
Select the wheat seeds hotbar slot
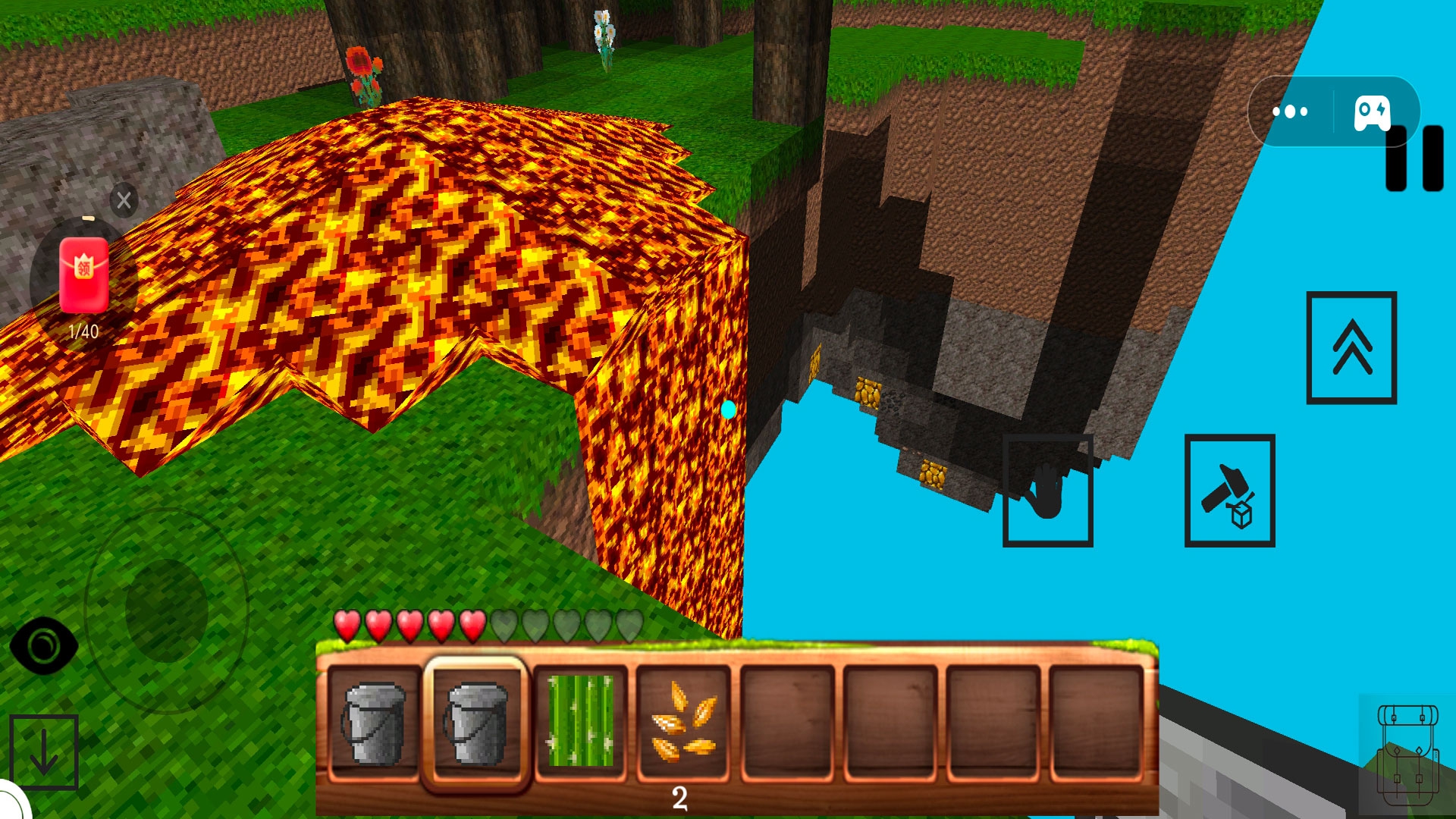pyautogui.click(x=683, y=723)
